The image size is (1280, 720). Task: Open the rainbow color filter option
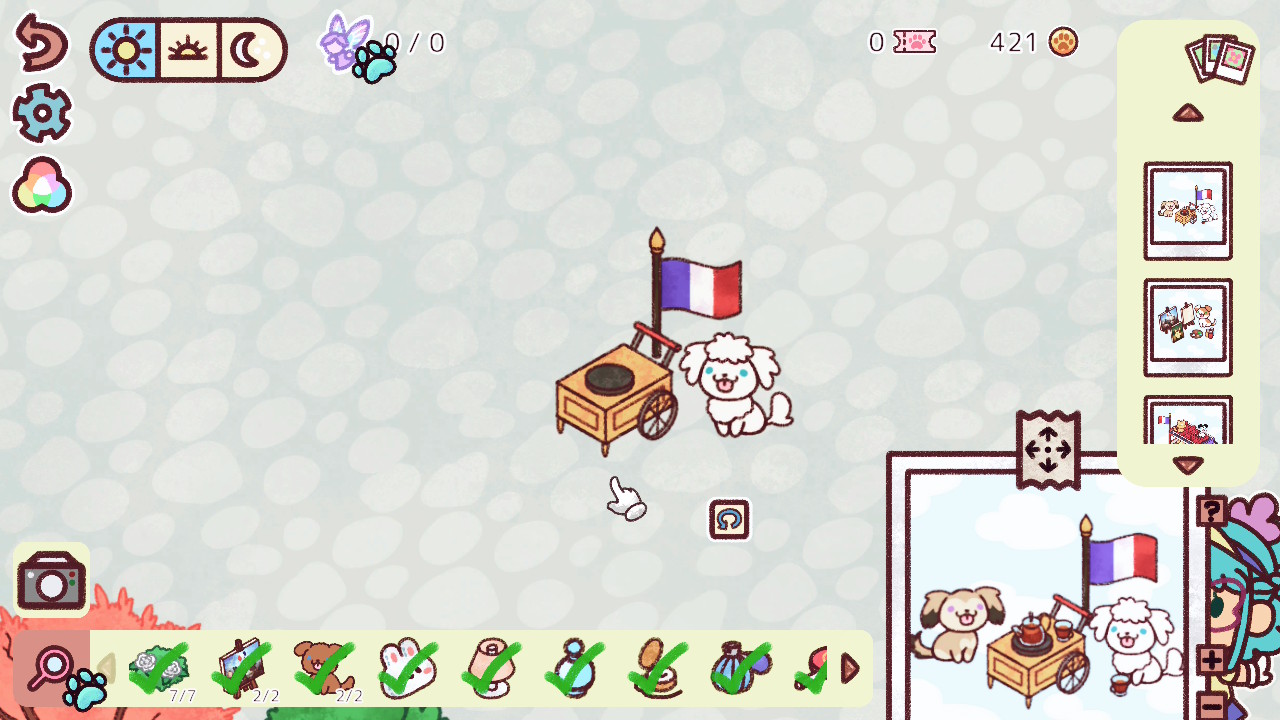tap(41, 186)
